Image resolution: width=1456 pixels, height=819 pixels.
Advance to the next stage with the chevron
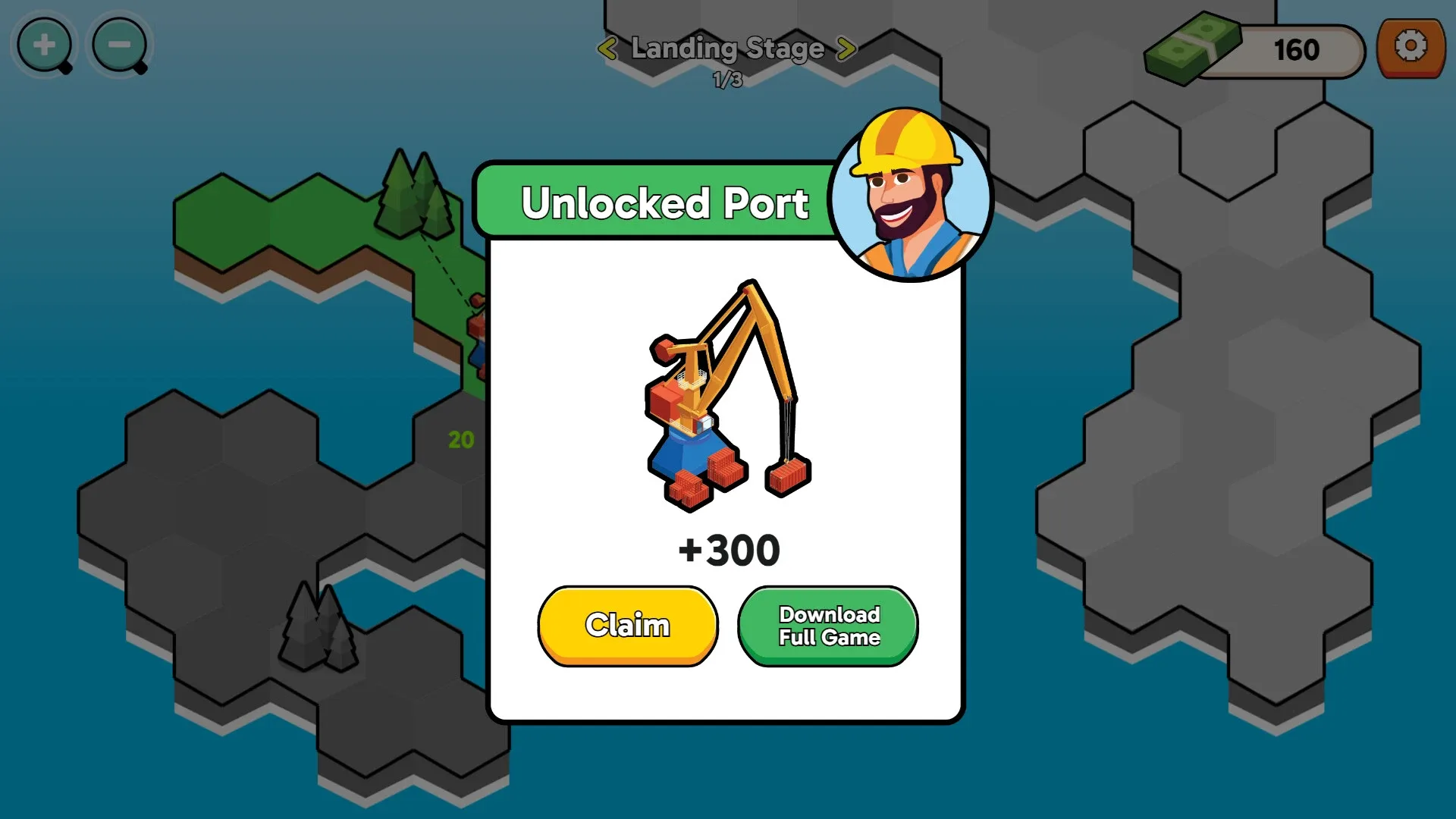pos(845,49)
